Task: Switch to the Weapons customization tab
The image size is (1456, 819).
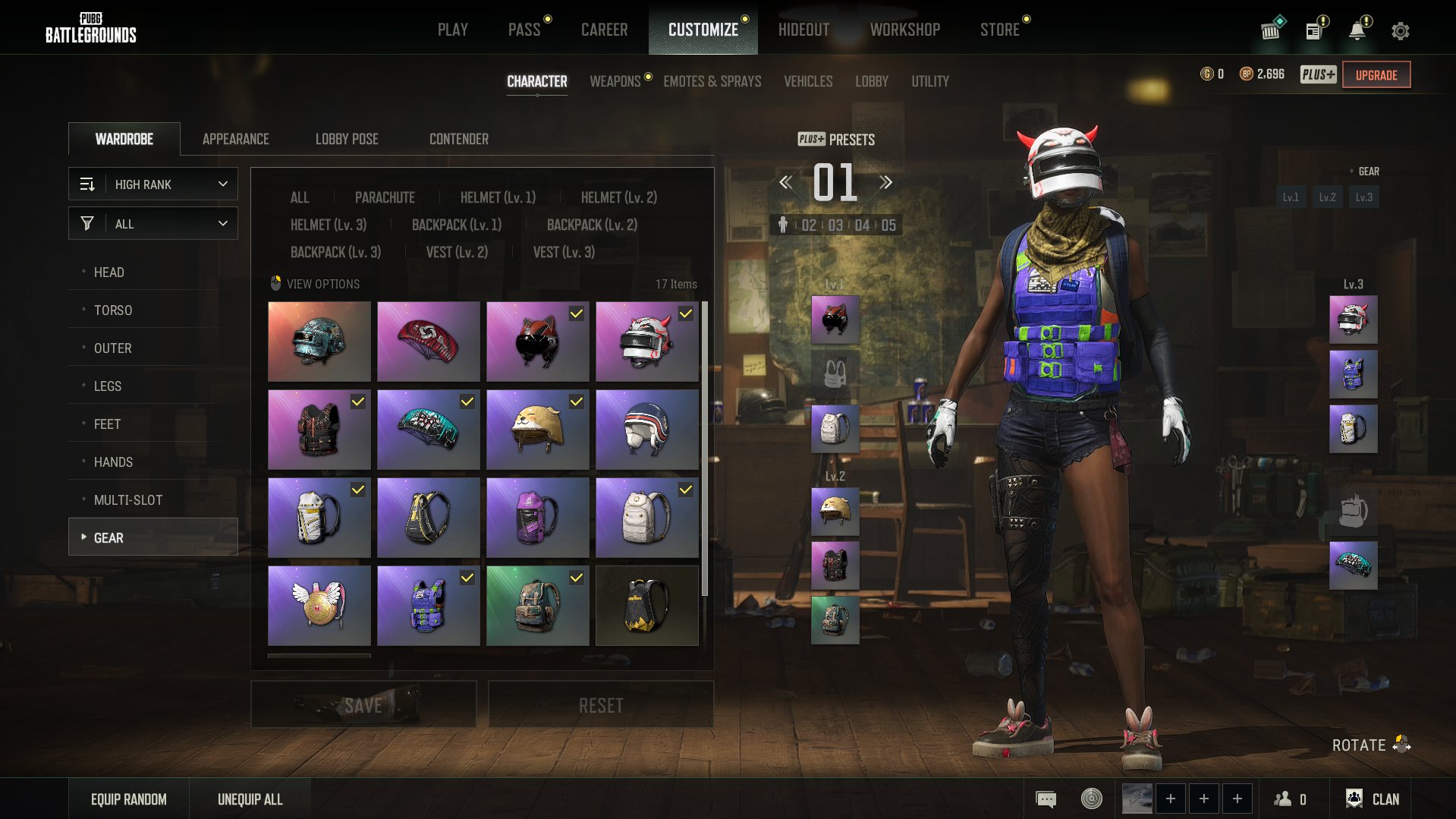Action: pyautogui.click(x=615, y=81)
